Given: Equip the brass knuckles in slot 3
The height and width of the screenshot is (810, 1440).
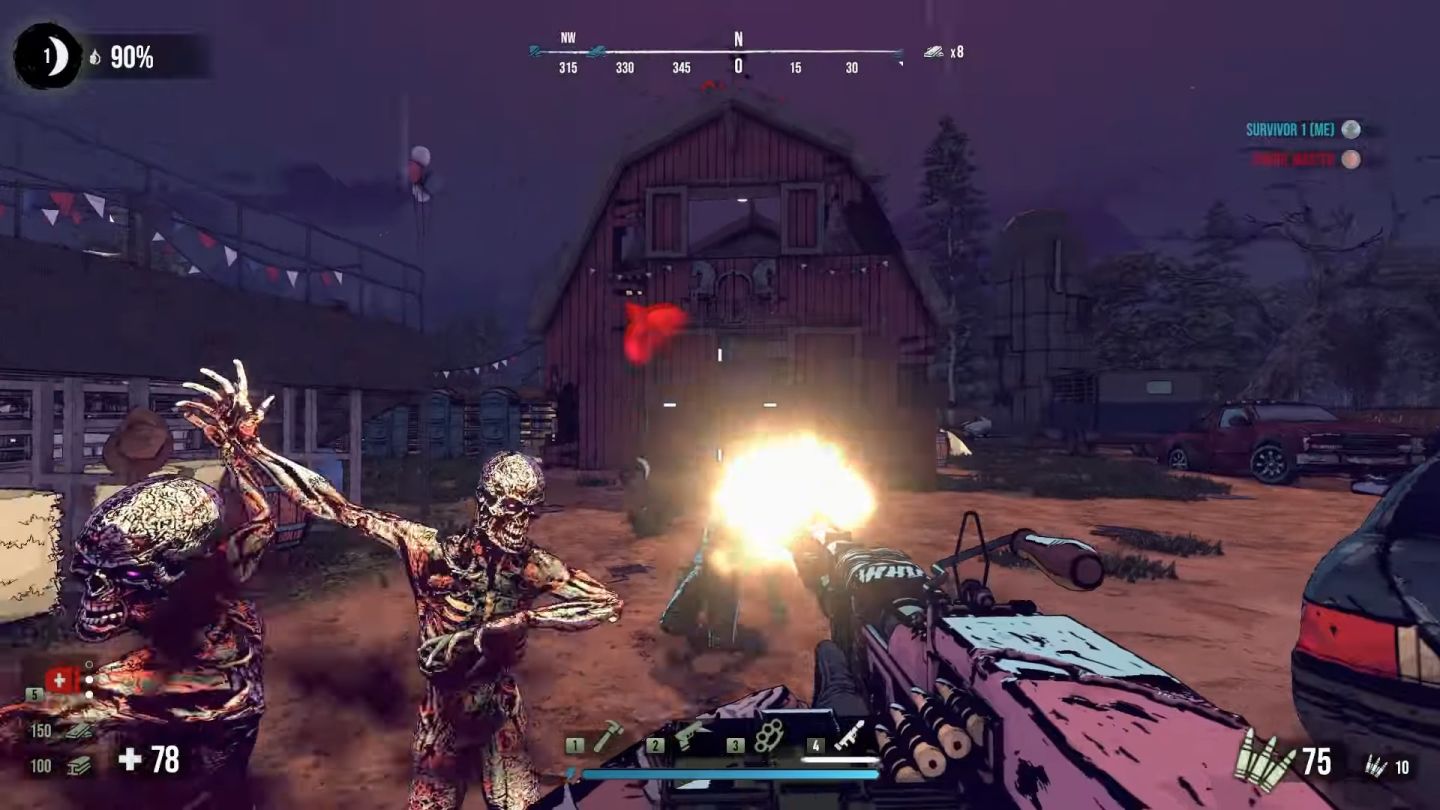Looking at the screenshot, I should [768, 737].
